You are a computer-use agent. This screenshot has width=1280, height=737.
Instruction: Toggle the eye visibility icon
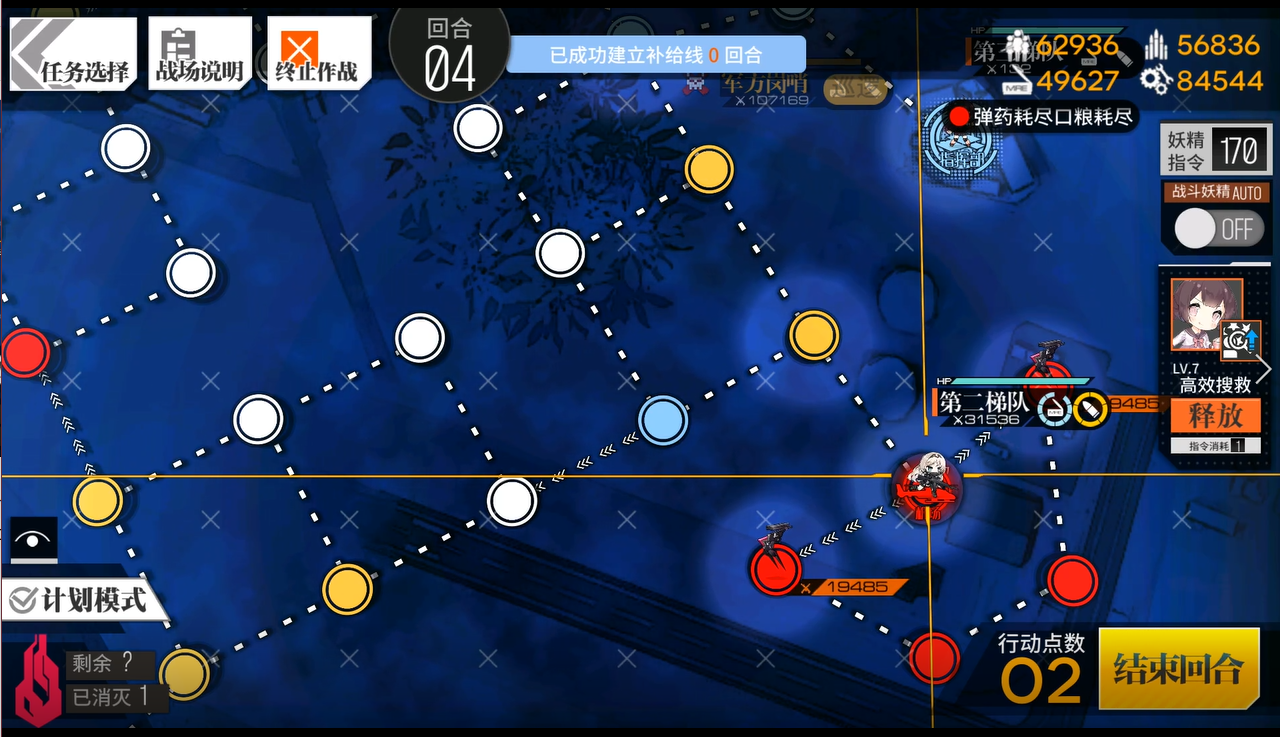click(34, 541)
